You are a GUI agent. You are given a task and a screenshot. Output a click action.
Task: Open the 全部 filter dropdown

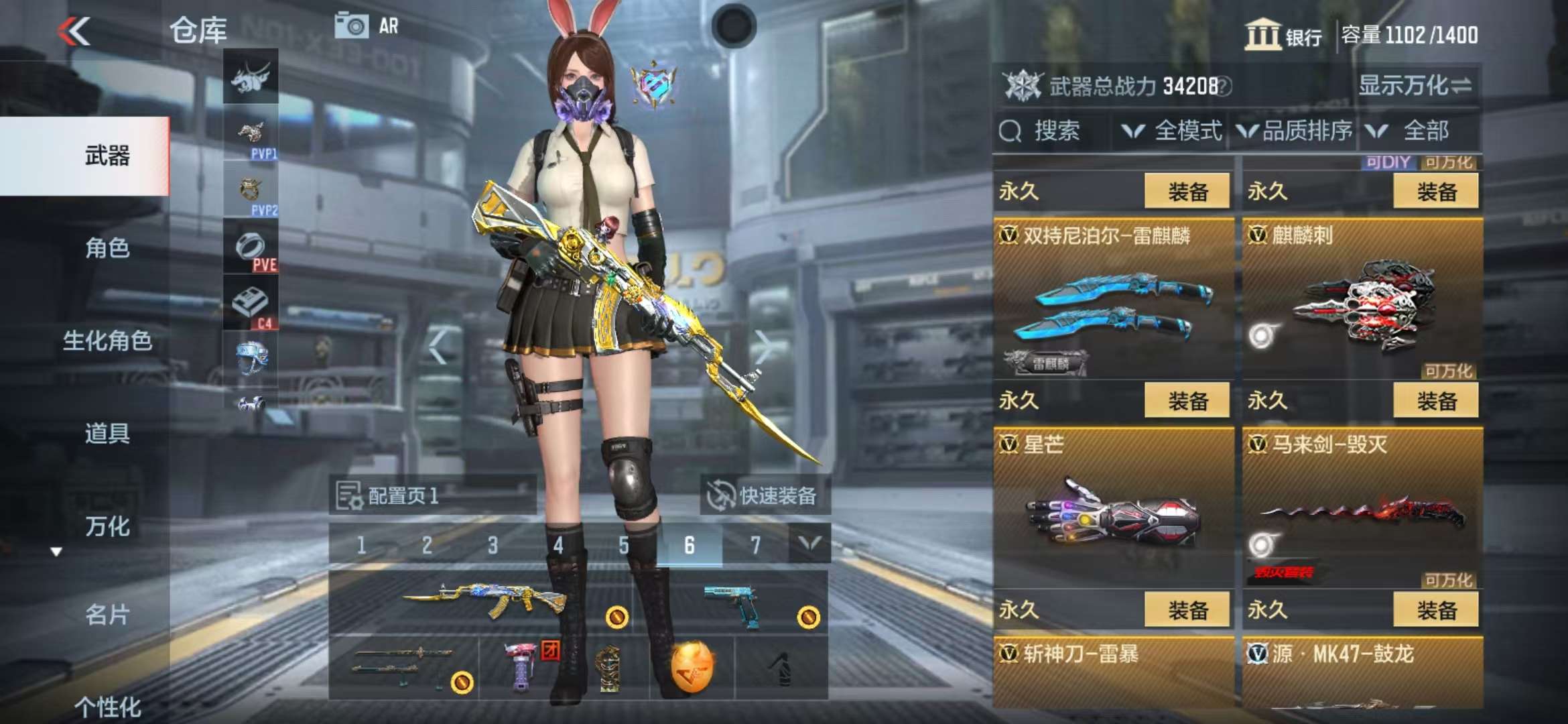click(x=1414, y=131)
